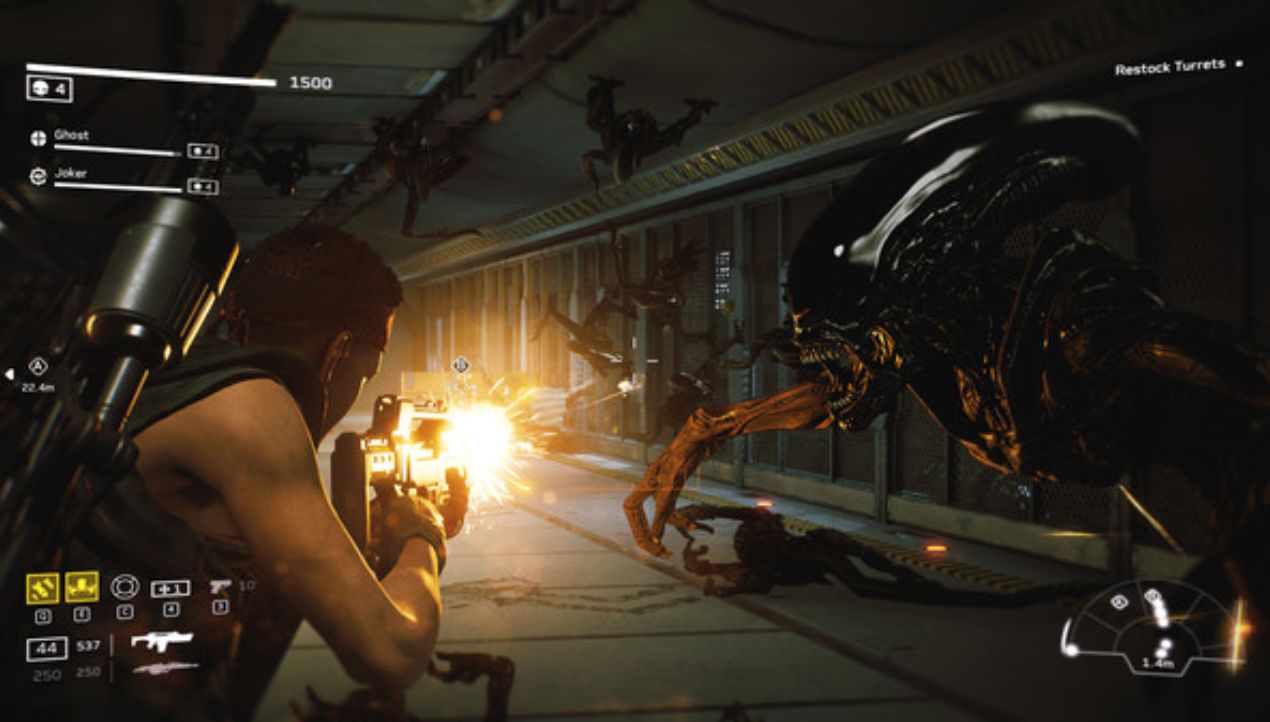
Task: Select teammate Joker in squad list
Action: pos(70,173)
